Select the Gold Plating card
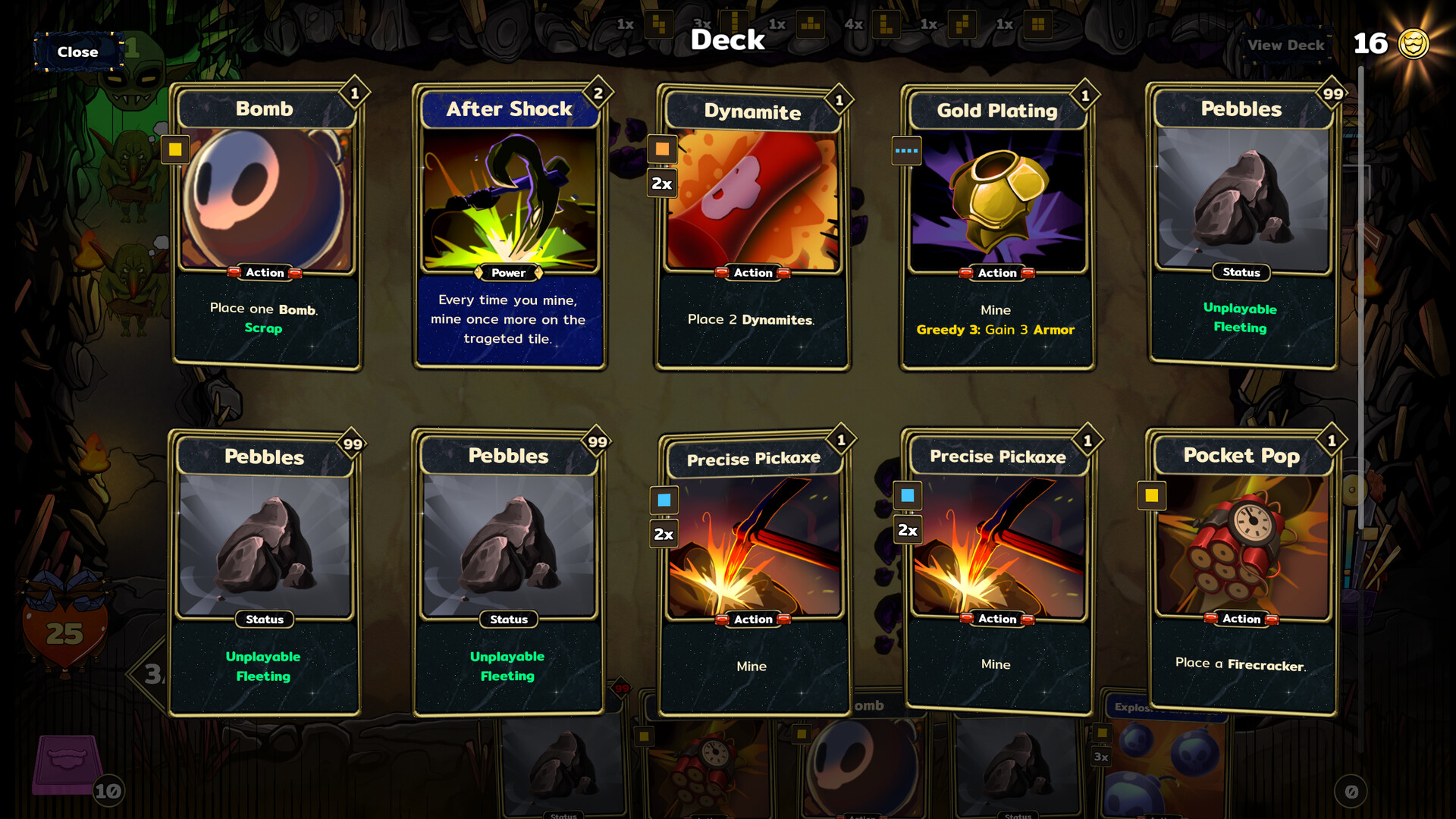The image size is (1456, 819). [996, 227]
